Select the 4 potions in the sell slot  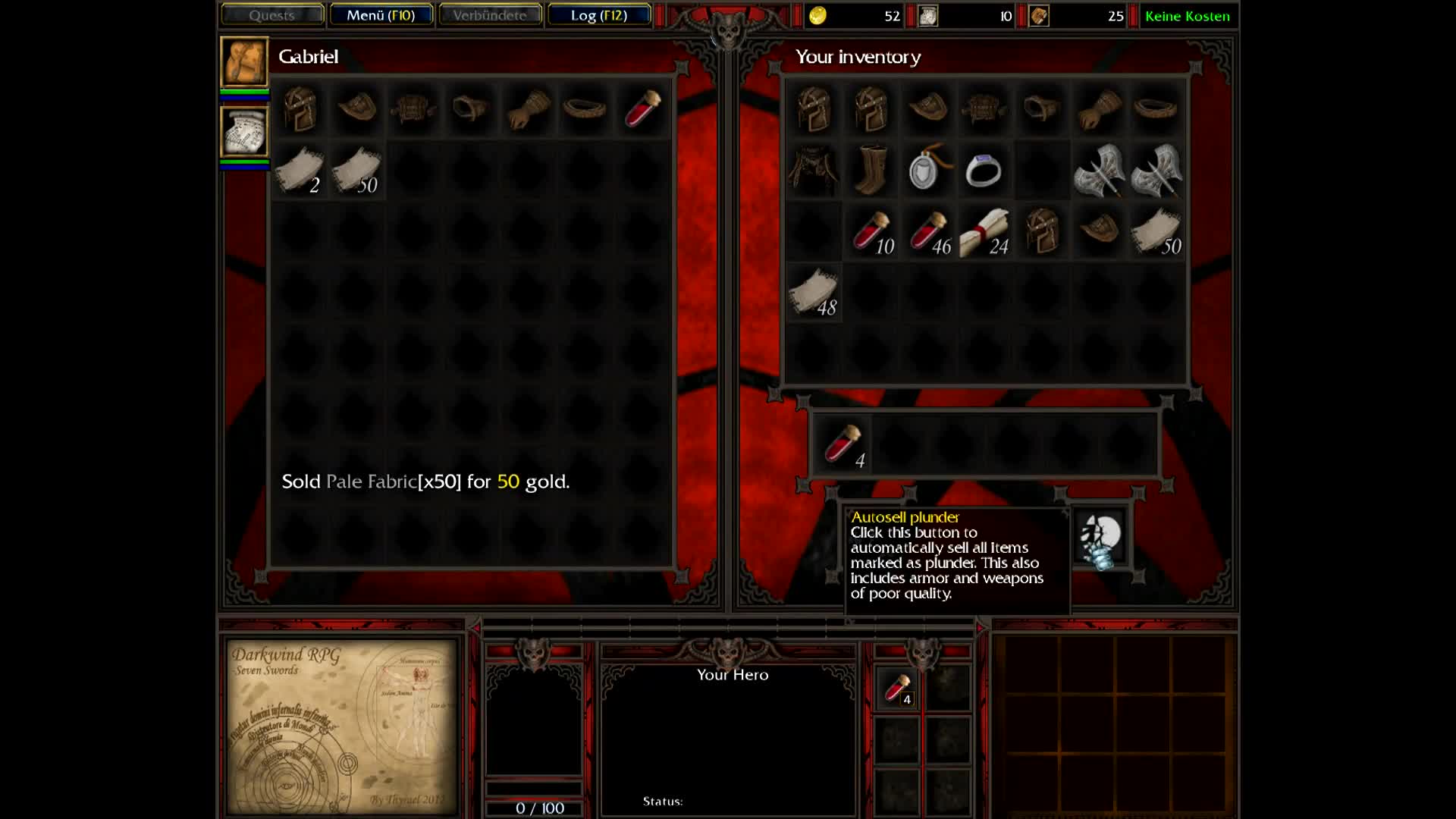843,444
